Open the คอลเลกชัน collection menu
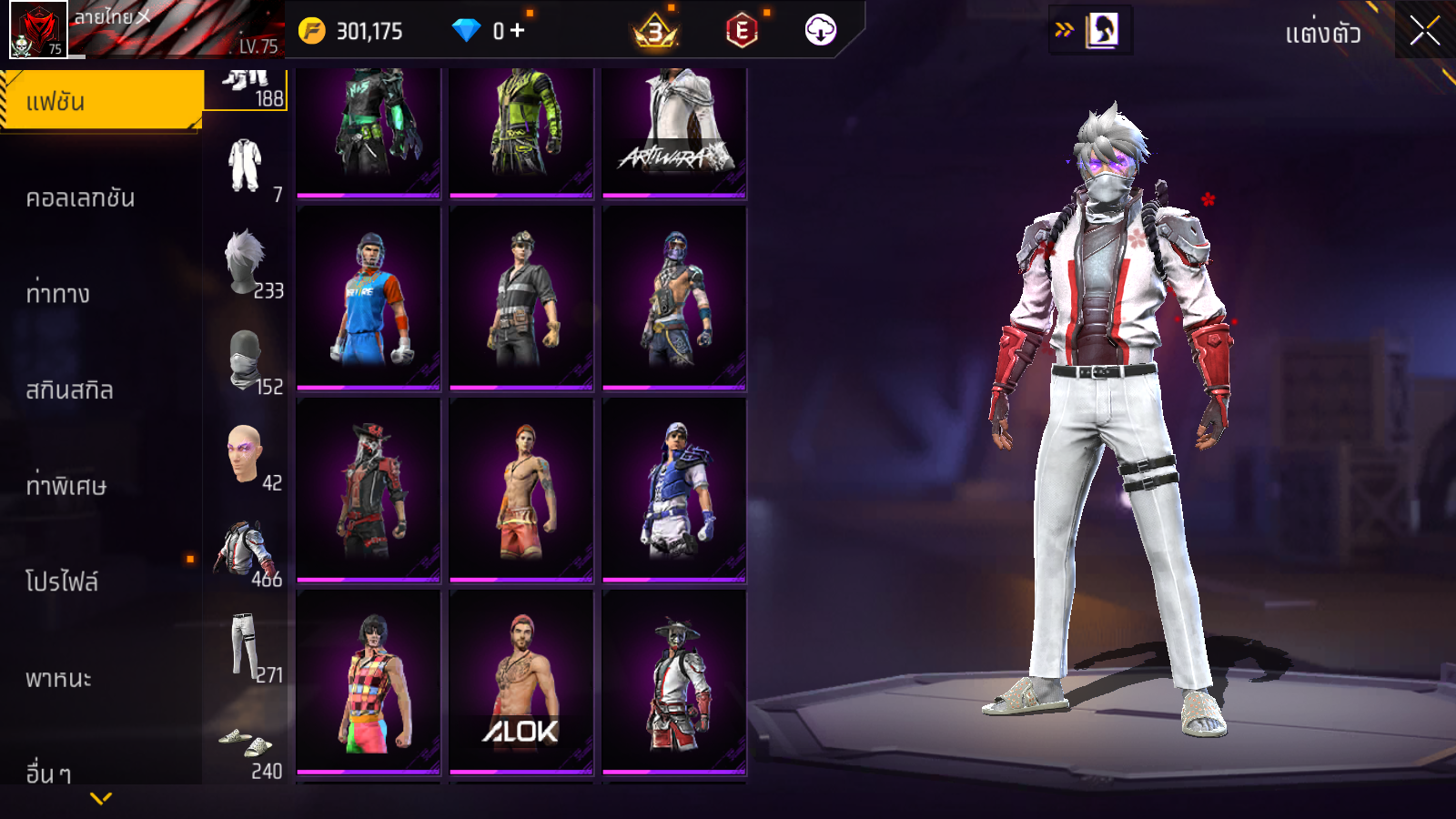The height and width of the screenshot is (819, 1456). tap(80, 197)
